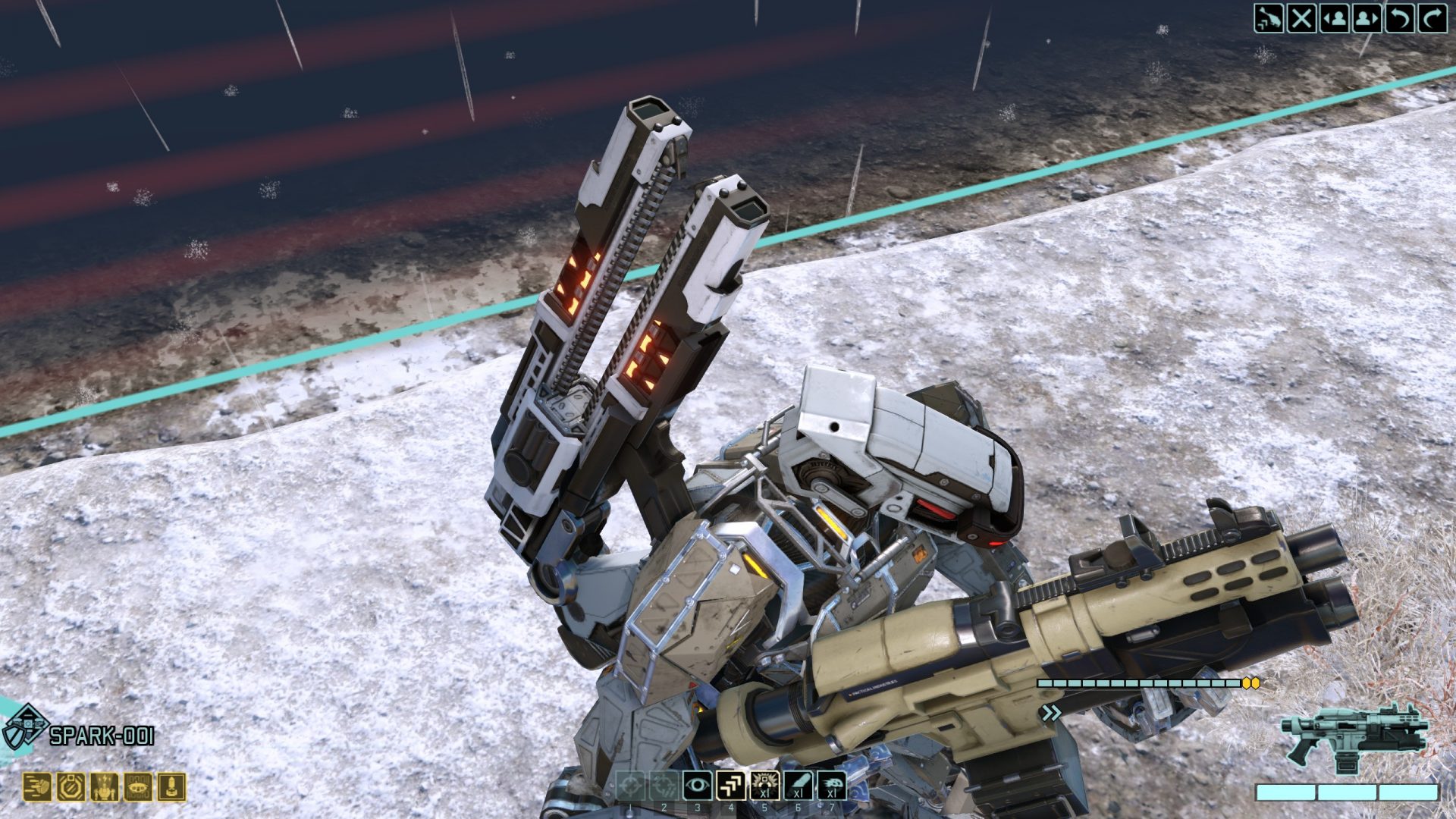Inspect the striped octagon passive perk

tap(71, 787)
